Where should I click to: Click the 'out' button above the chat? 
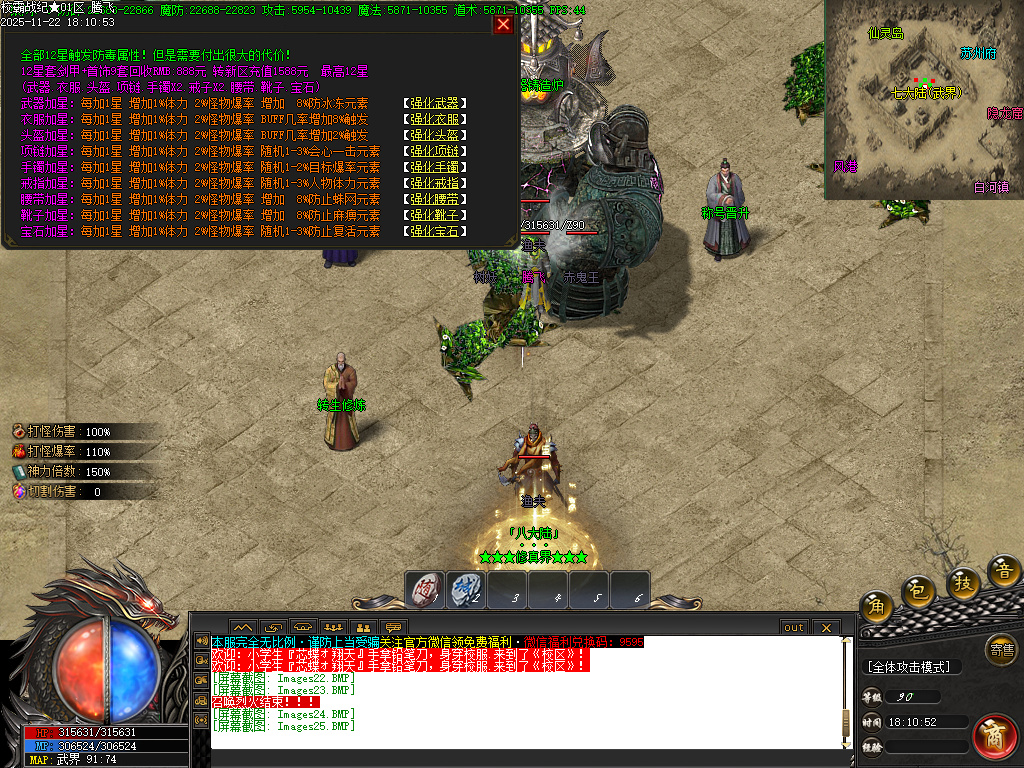[x=793, y=627]
